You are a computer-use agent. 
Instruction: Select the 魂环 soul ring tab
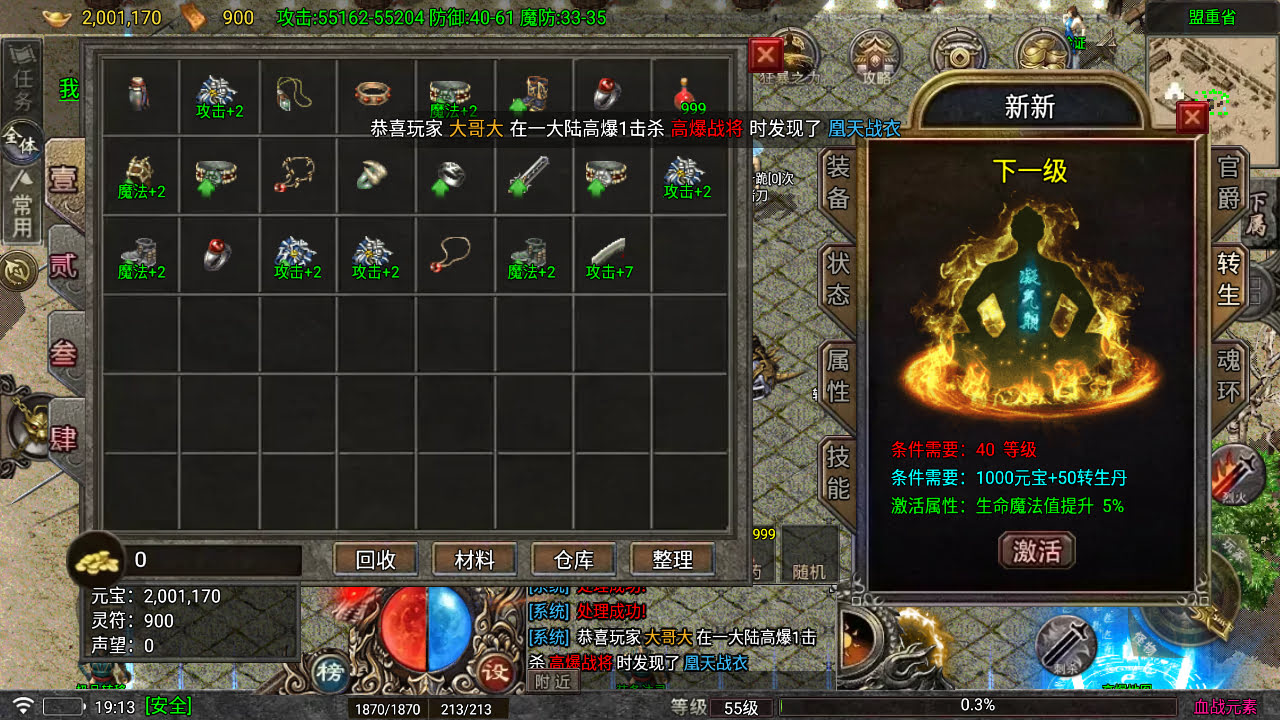(1228, 375)
